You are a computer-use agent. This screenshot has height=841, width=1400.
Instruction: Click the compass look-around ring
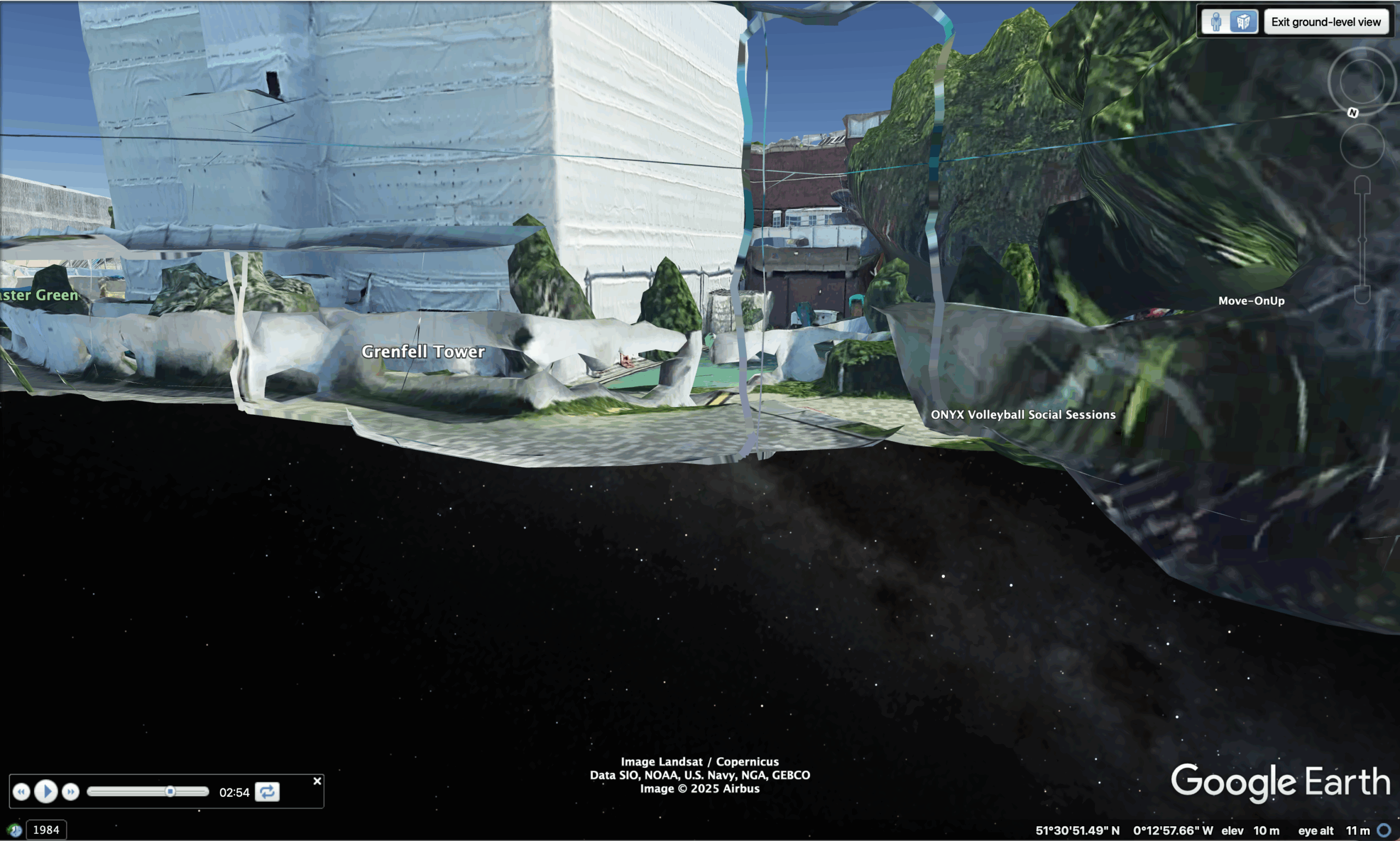point(1362,81)
